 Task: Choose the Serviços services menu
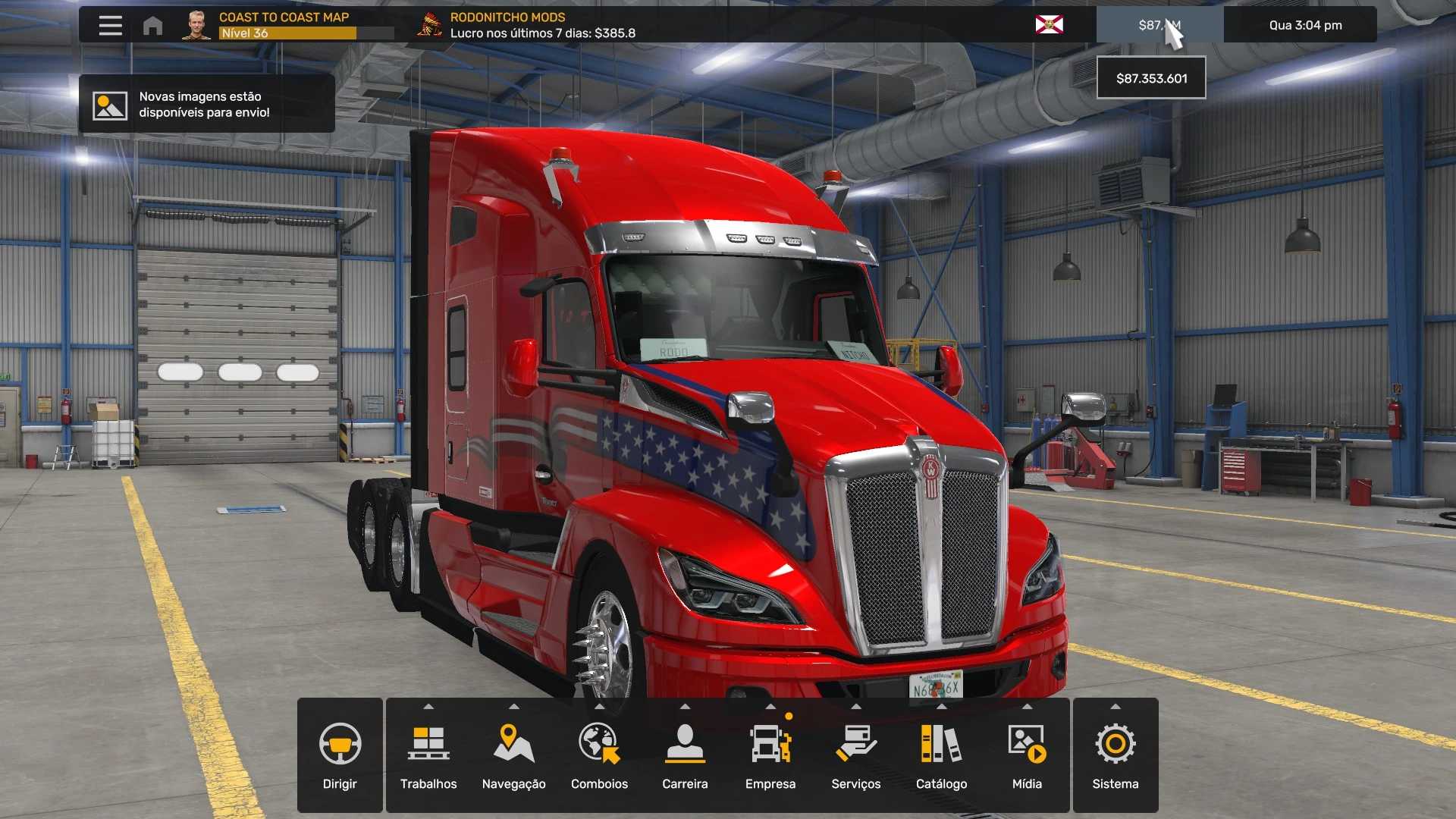(x=856, y=755)
